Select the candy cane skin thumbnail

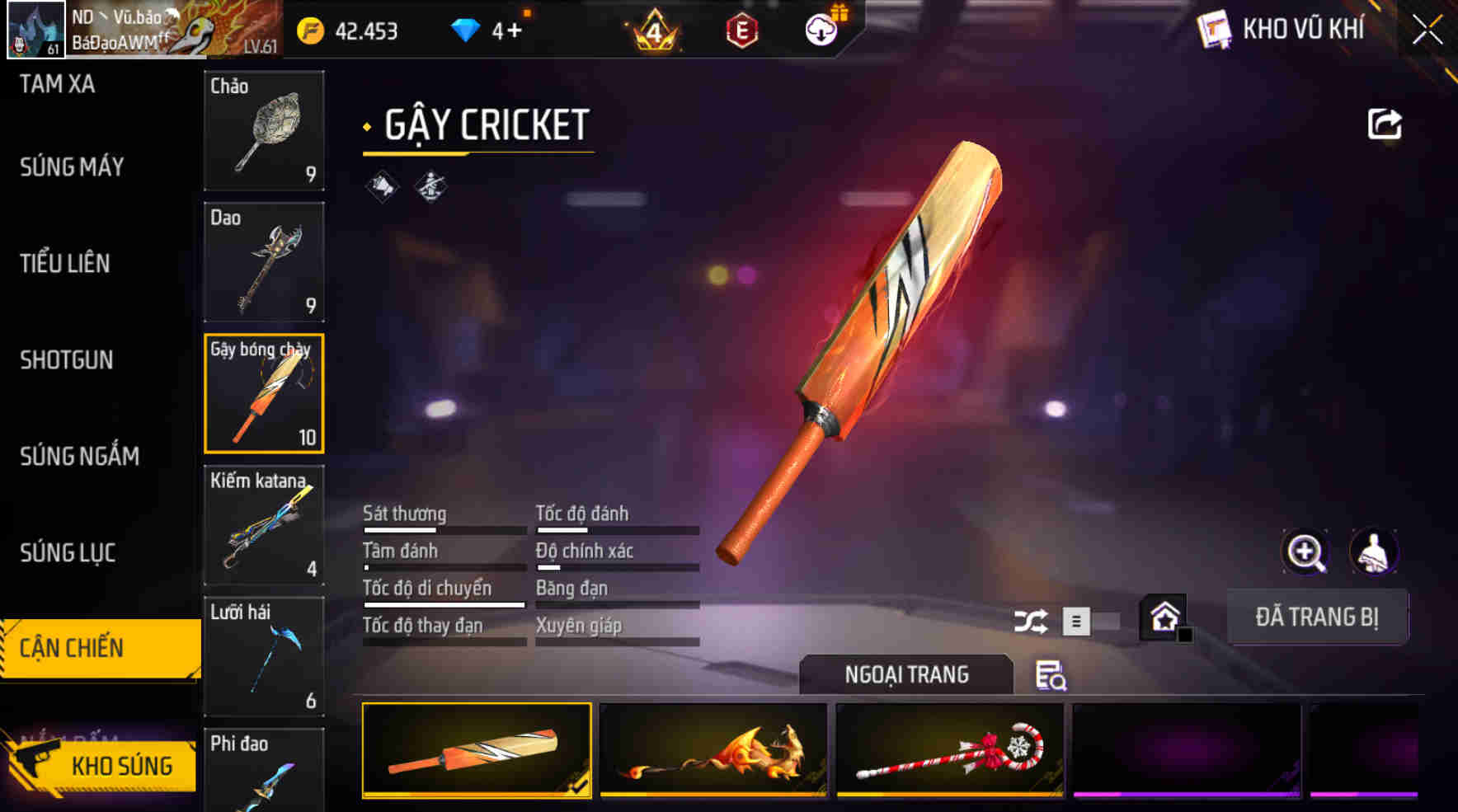pyautogui.click(x=947, y=750)
